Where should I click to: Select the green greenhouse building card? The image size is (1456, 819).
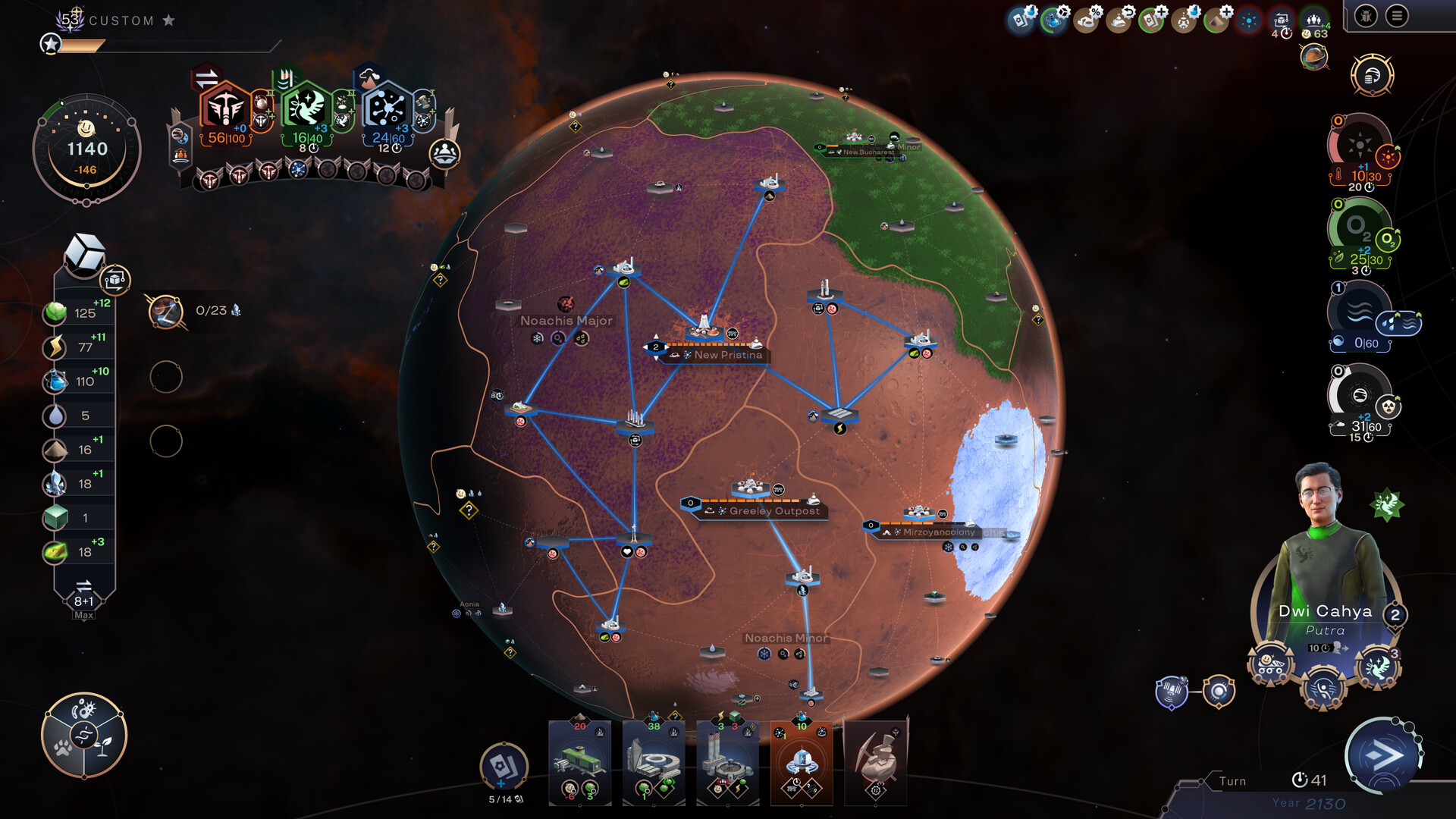pos(580,762)
